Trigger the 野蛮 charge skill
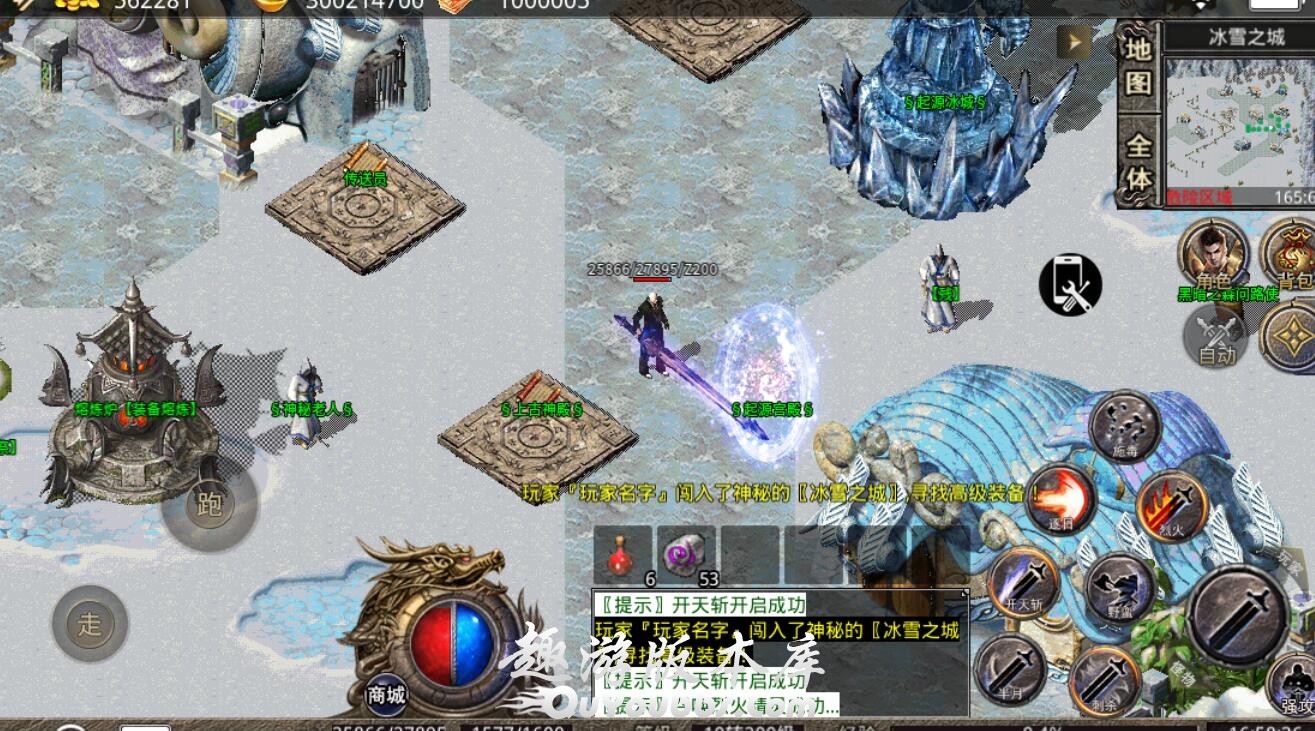The height and width of the screenshot is (731, 1315). pyautogui.click(x=1120, y=586)
